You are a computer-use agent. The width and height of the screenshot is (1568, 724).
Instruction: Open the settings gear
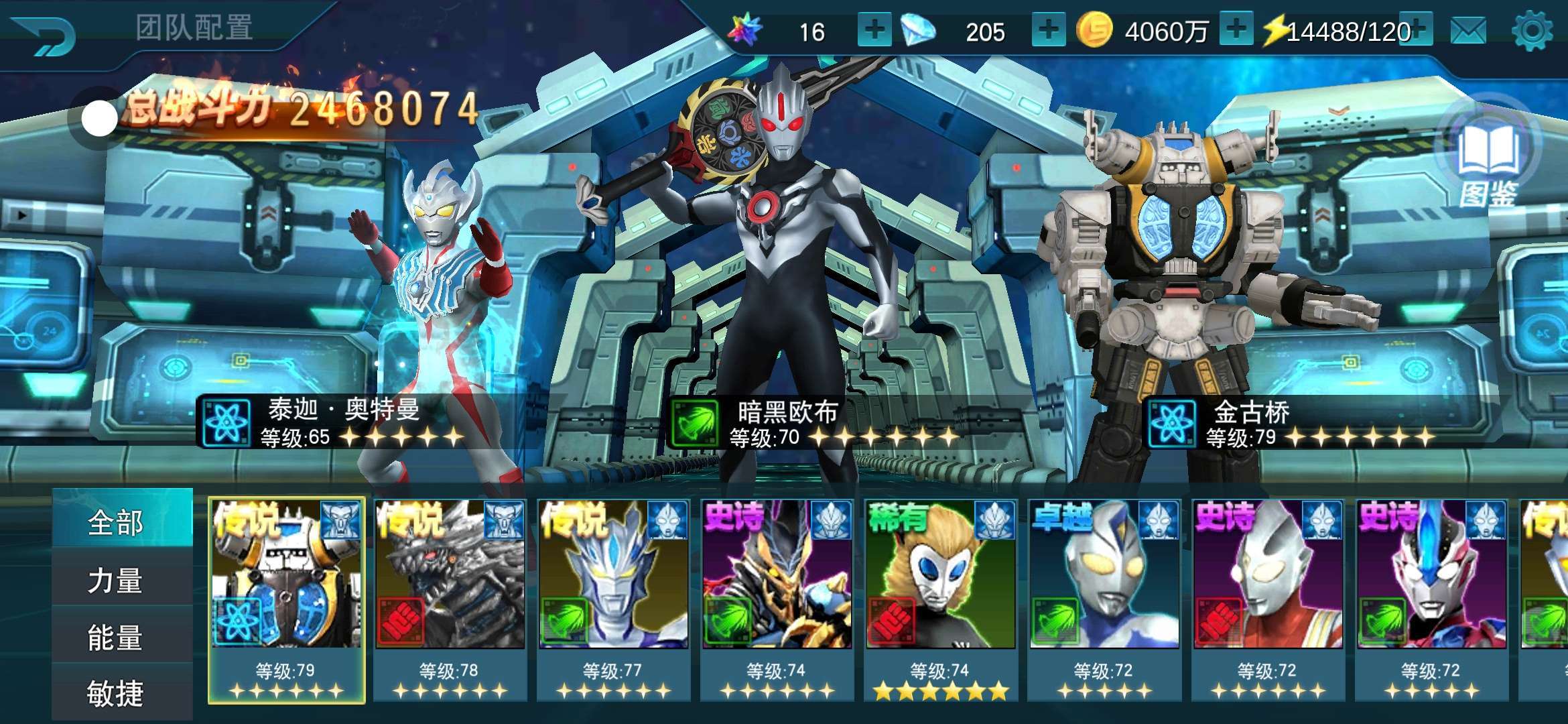tap(1532, 31)
